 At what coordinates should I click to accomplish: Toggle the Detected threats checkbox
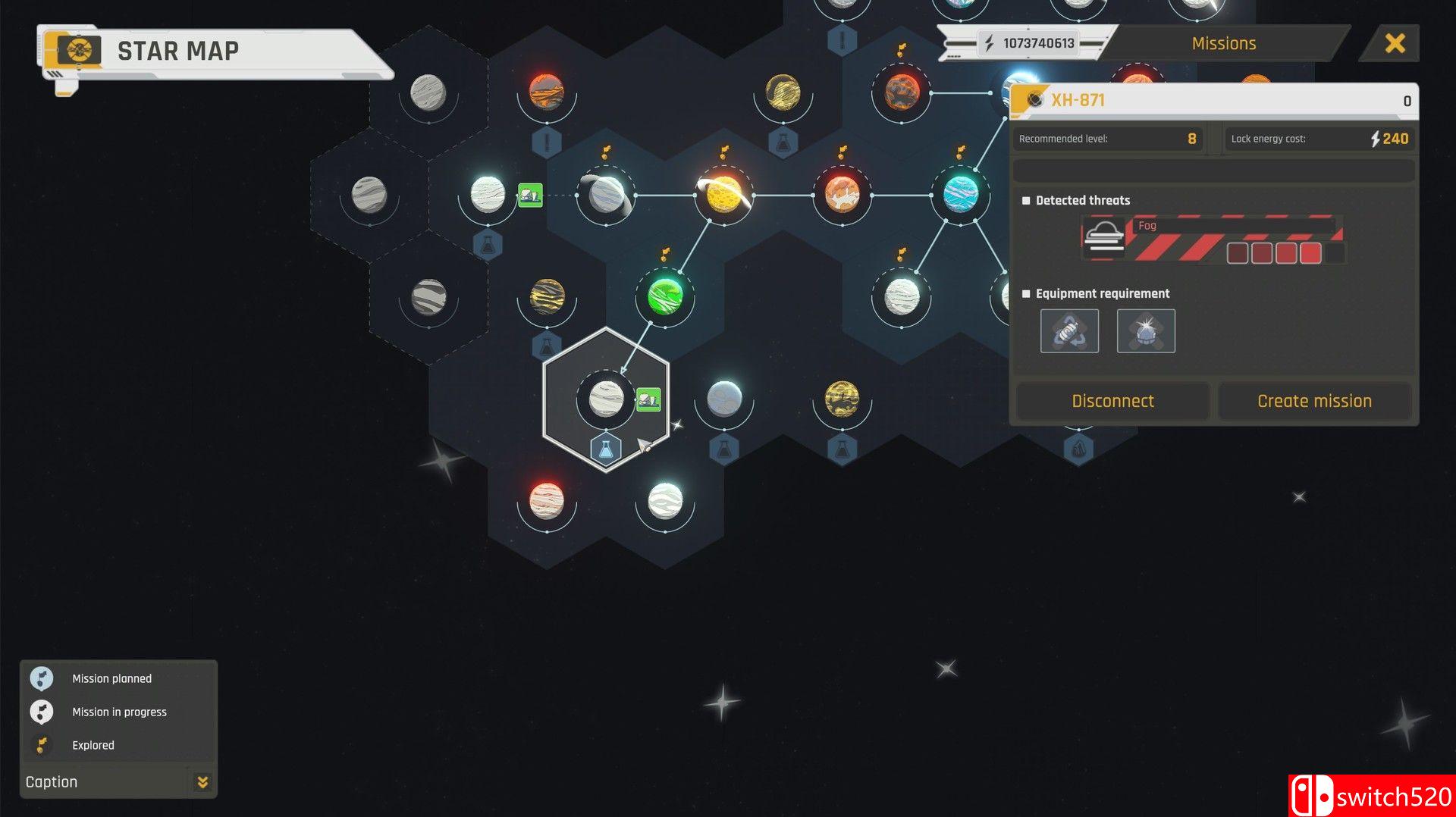1025,200
